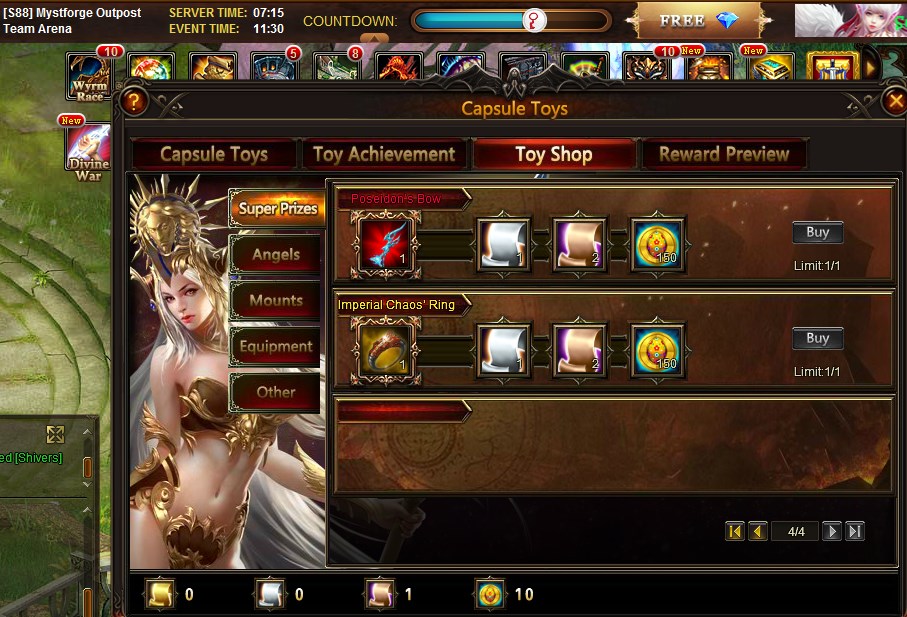Close the Capsule Toys window
Image resolution: width=907 pixels, height=617 pixels.
pos(894,102)
